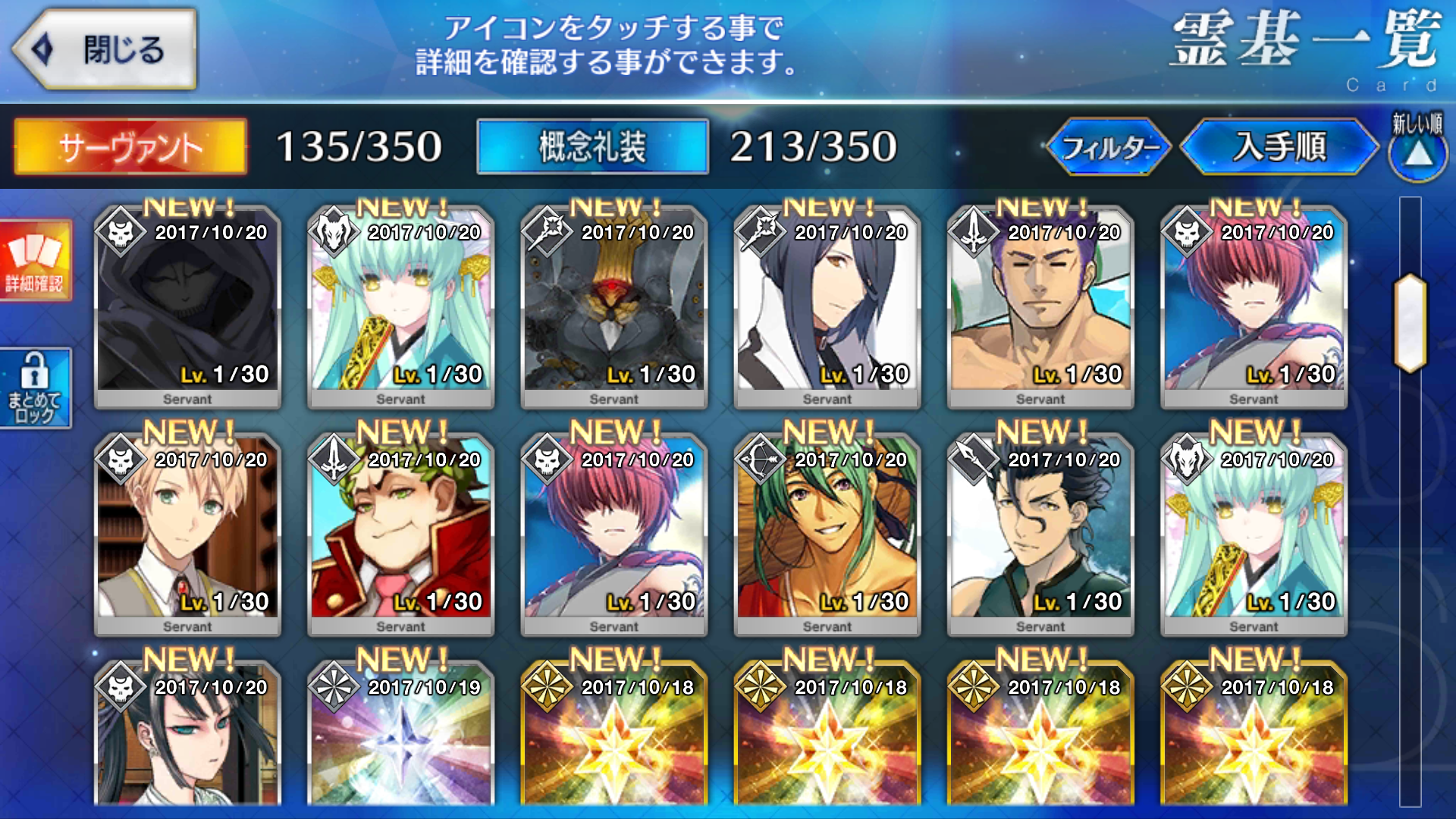This screenshot has width=1456, height=819.
Task: Click the white scrollbar handle
Action: (1410, 322)
